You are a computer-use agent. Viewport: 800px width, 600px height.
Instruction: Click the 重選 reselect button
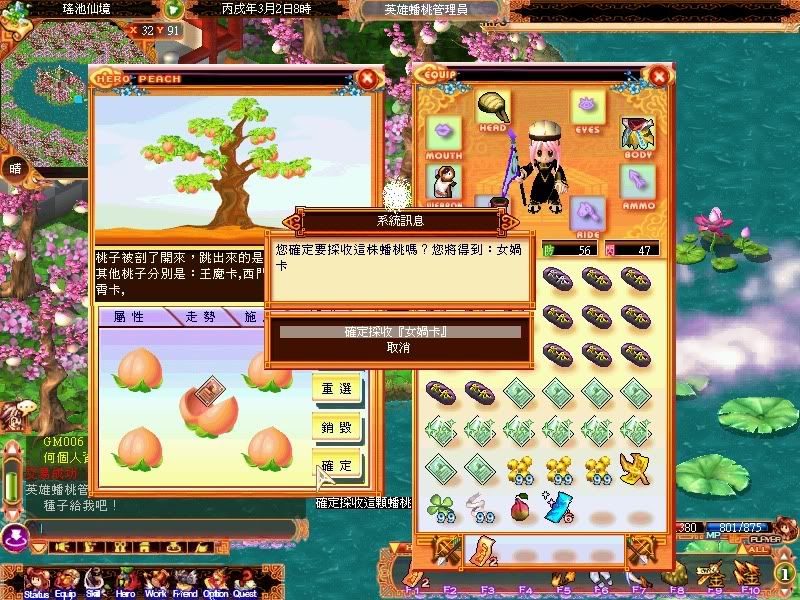[x=337, y=388]
